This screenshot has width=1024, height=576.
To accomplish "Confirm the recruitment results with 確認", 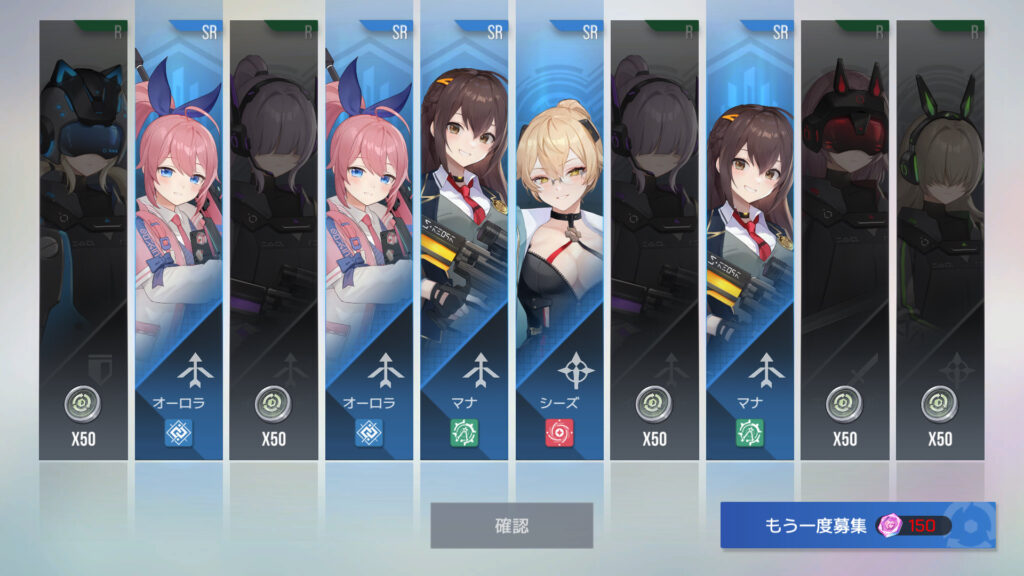I will 511,525.
